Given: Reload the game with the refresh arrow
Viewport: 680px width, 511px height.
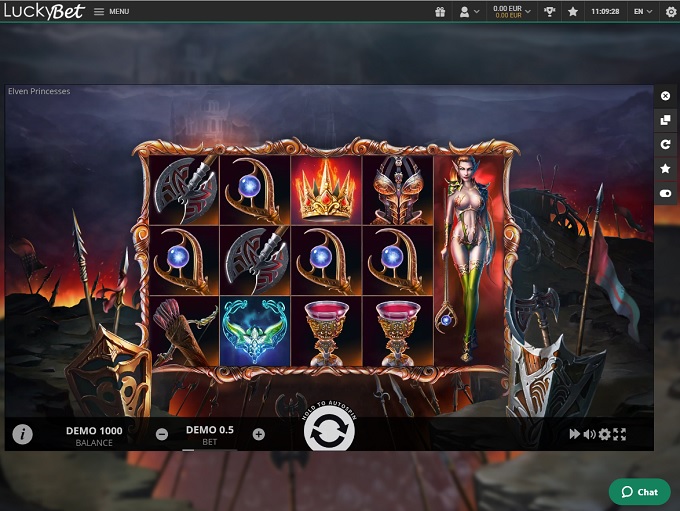Looking at the screenshot, I should pos(666,145).
